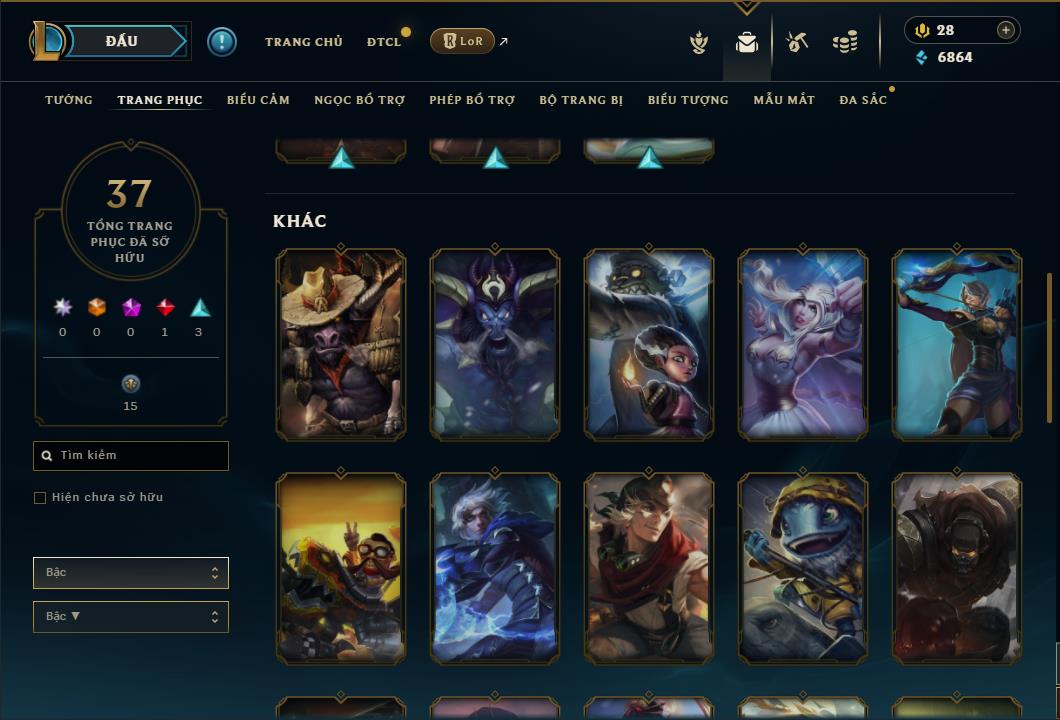Open the BIỂU TƯỢNG tab
The height and width of the screenshot is (720, 1060).
[688, 100]
